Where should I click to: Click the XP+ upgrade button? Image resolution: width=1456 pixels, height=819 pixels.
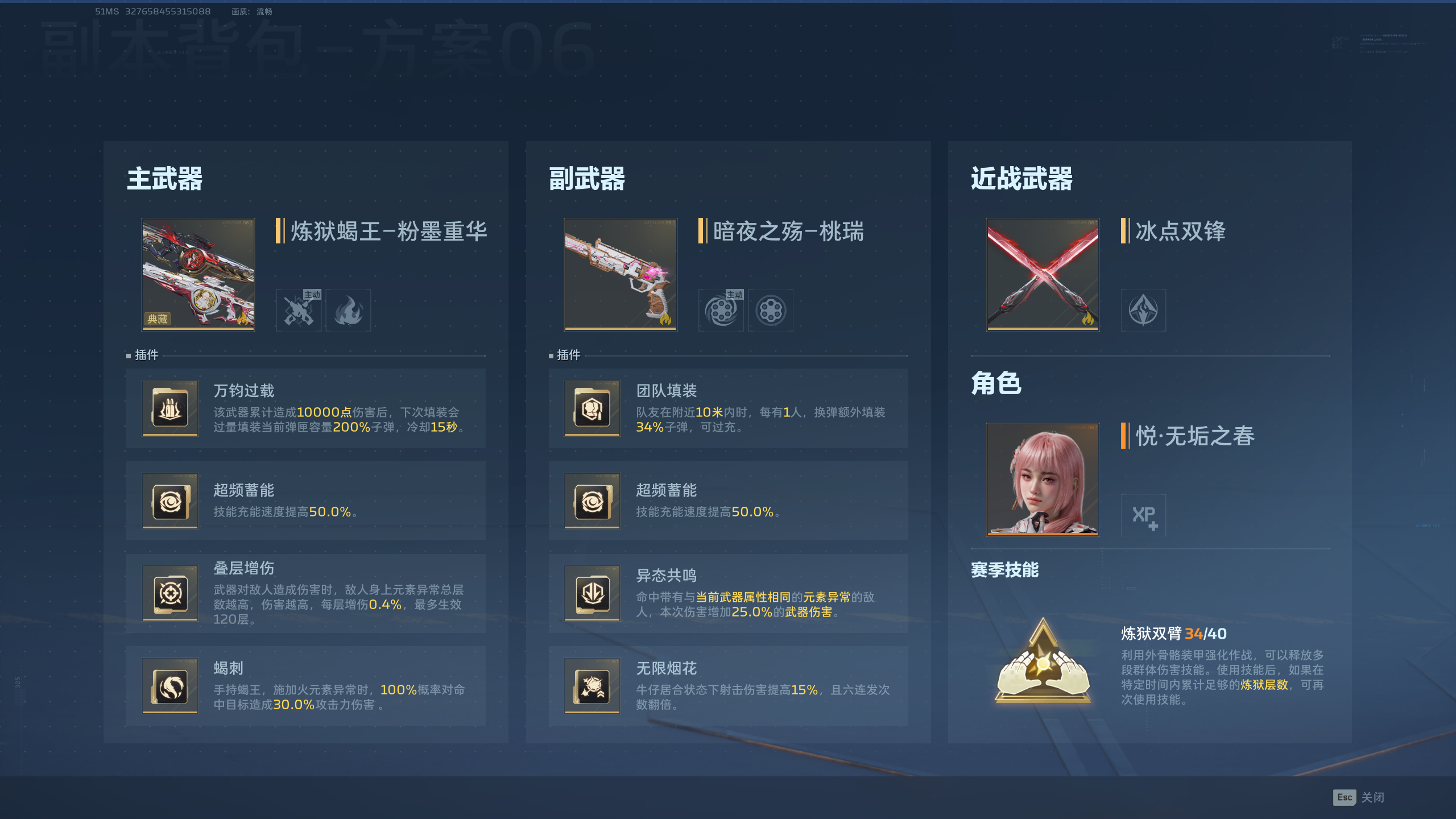1143,515
